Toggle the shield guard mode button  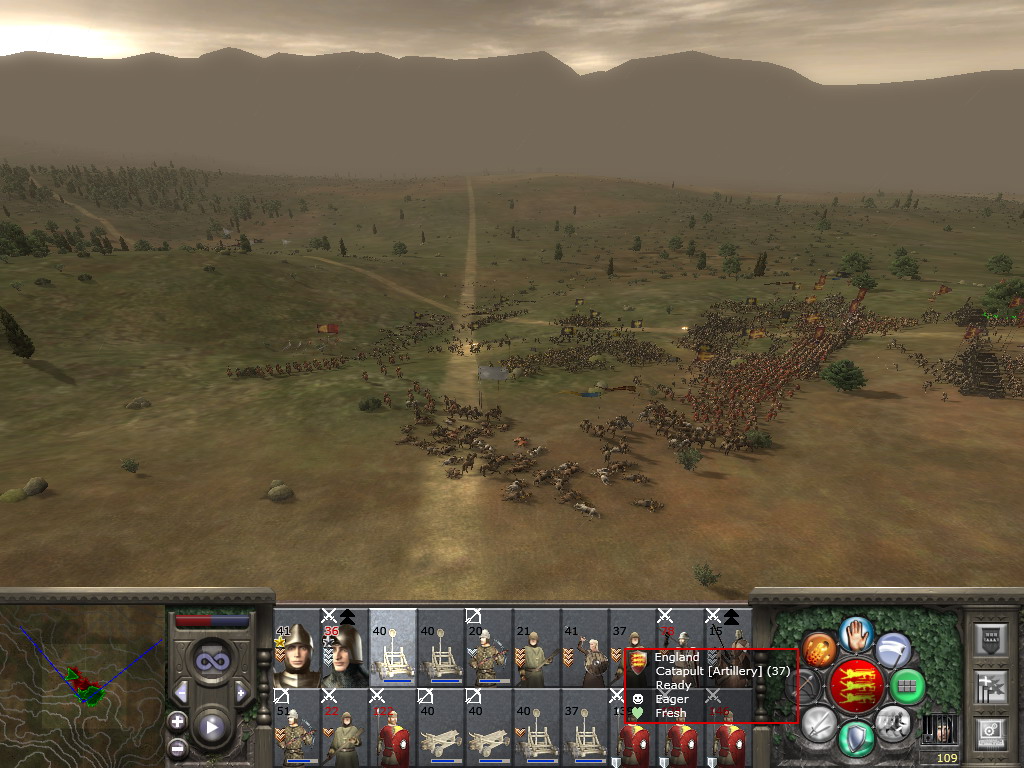point(856,739)
